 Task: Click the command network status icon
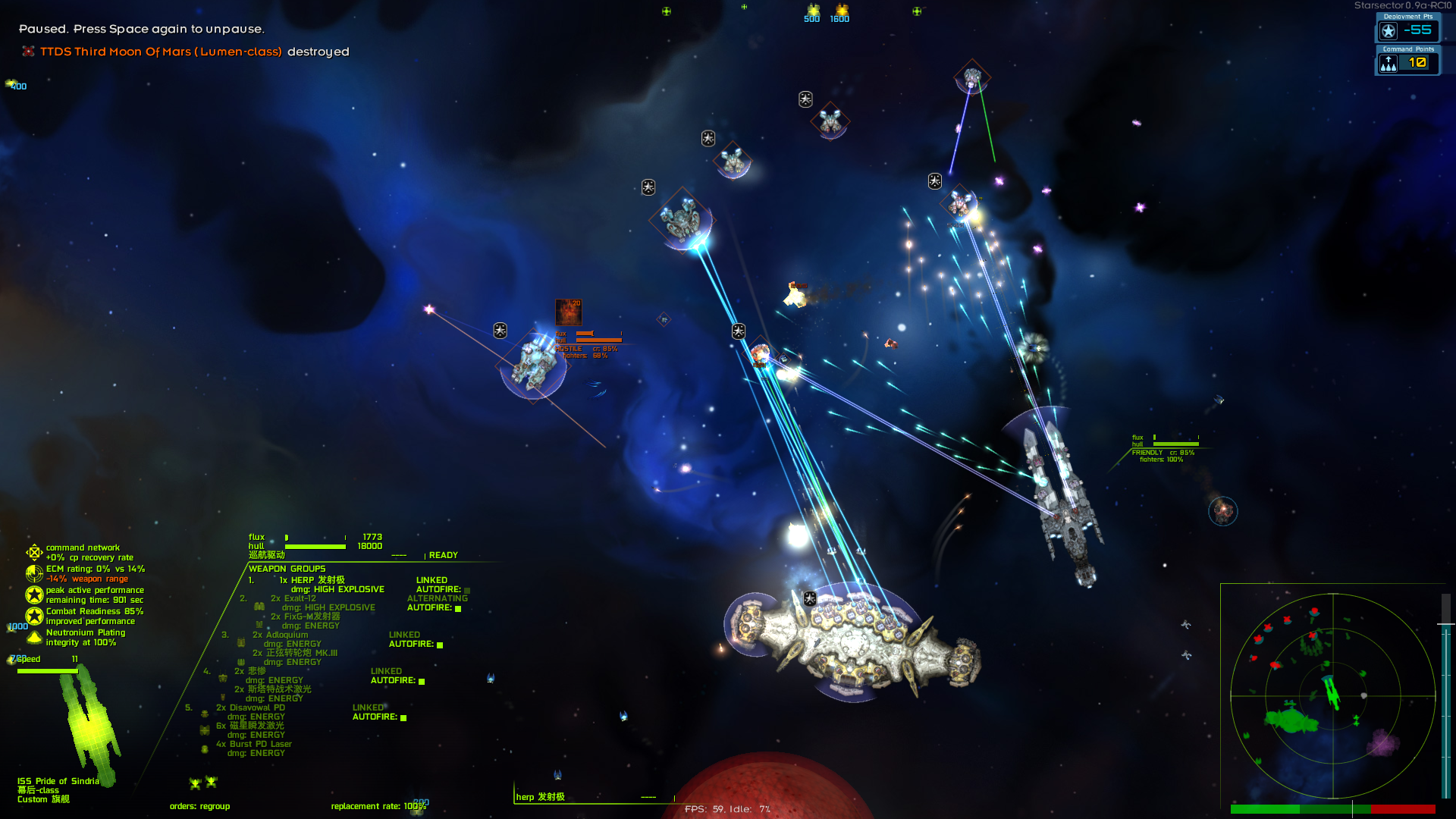pyautogui.click(x=34, y=552)
